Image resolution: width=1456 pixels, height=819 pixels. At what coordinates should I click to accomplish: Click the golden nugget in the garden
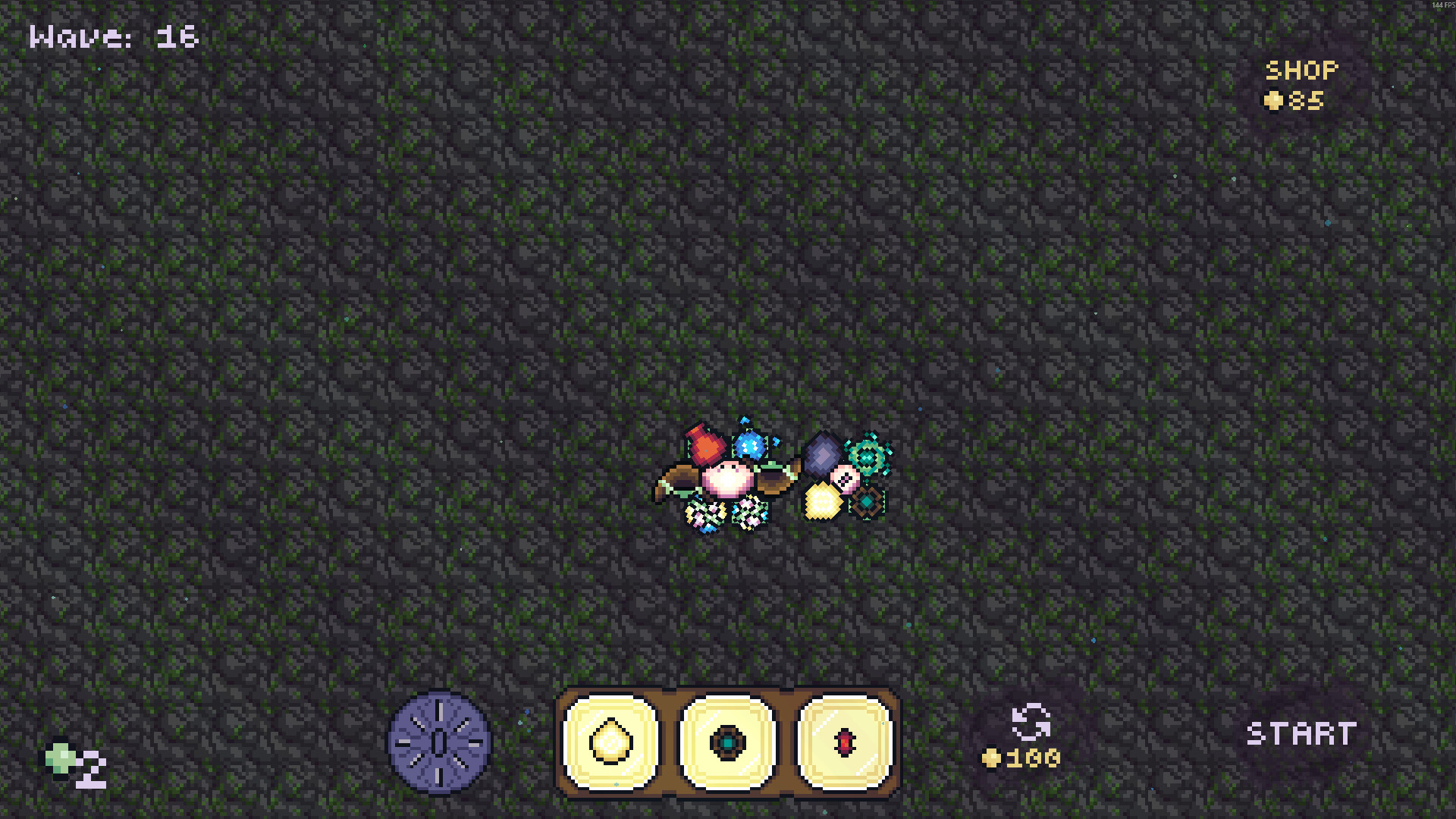tap(824, 503)
